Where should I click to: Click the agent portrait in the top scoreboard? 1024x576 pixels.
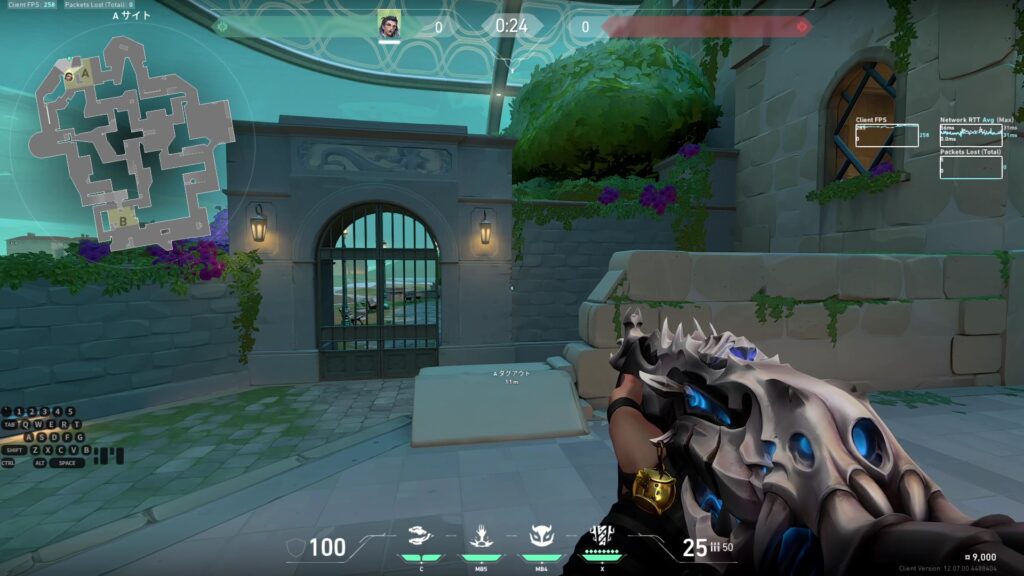click(x=389, y=26)
